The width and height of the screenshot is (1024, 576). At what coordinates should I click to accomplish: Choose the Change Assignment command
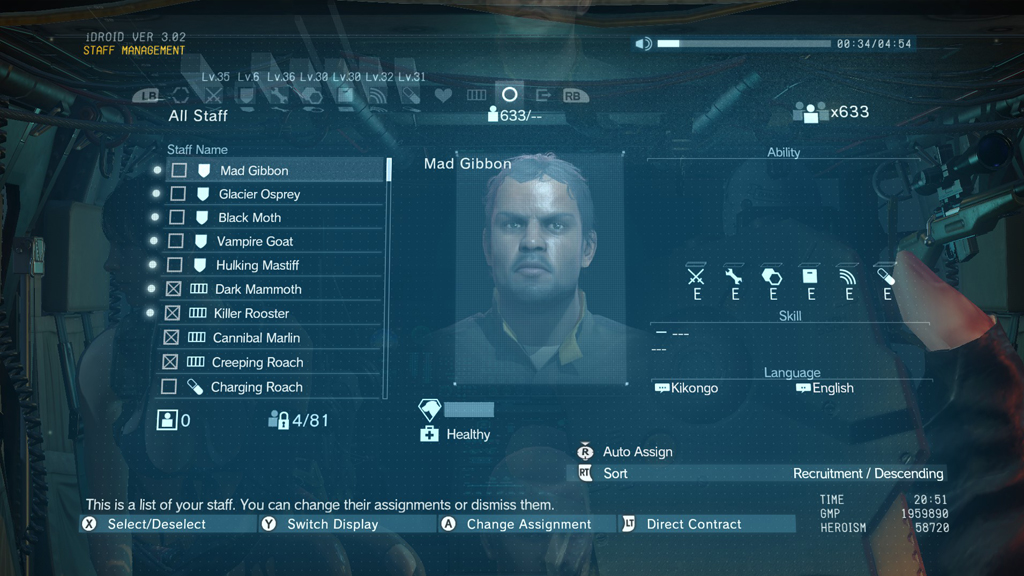tap(528, 524)
